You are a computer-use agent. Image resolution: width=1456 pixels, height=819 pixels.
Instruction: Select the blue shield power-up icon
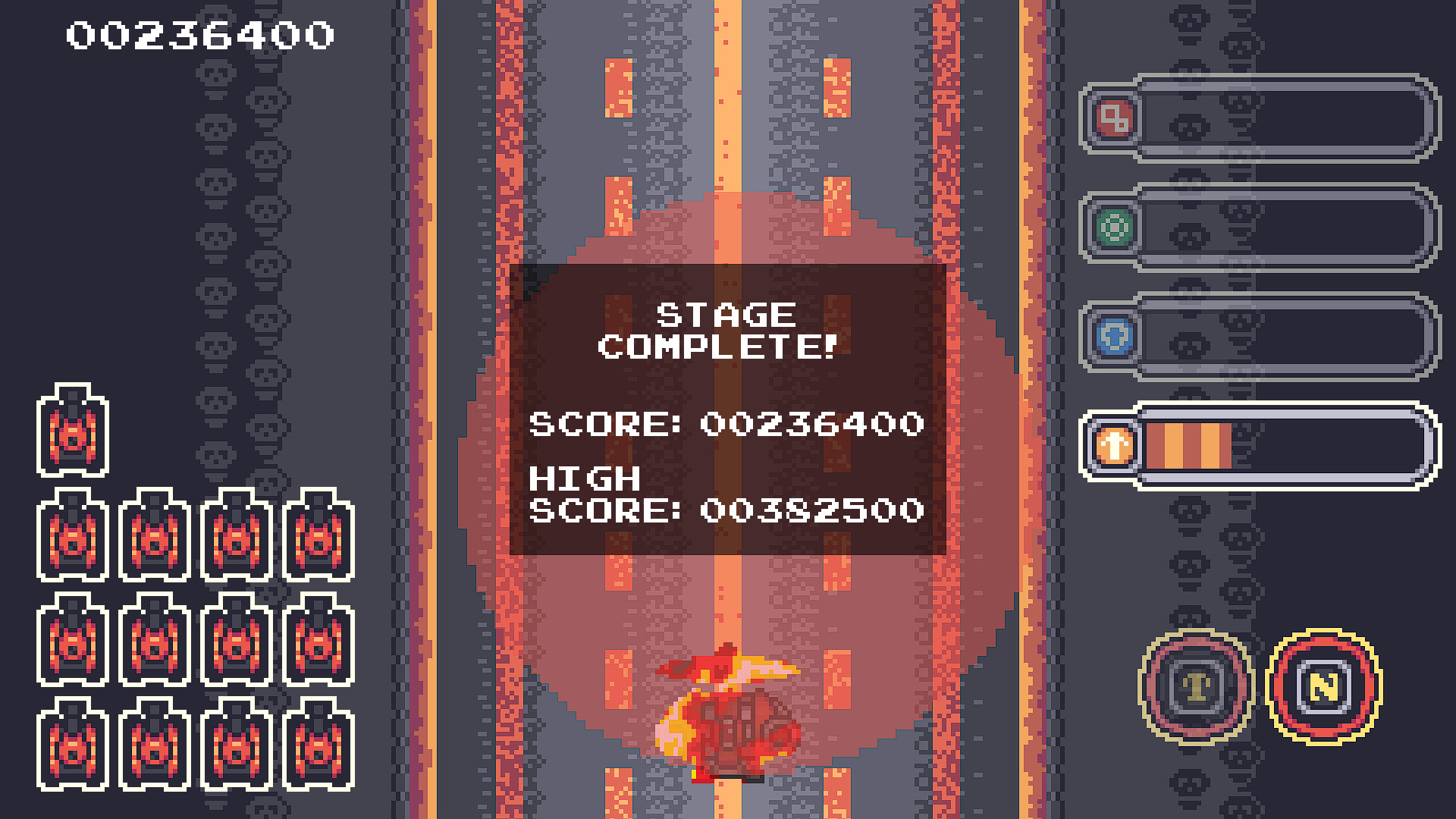point(1112,337)
